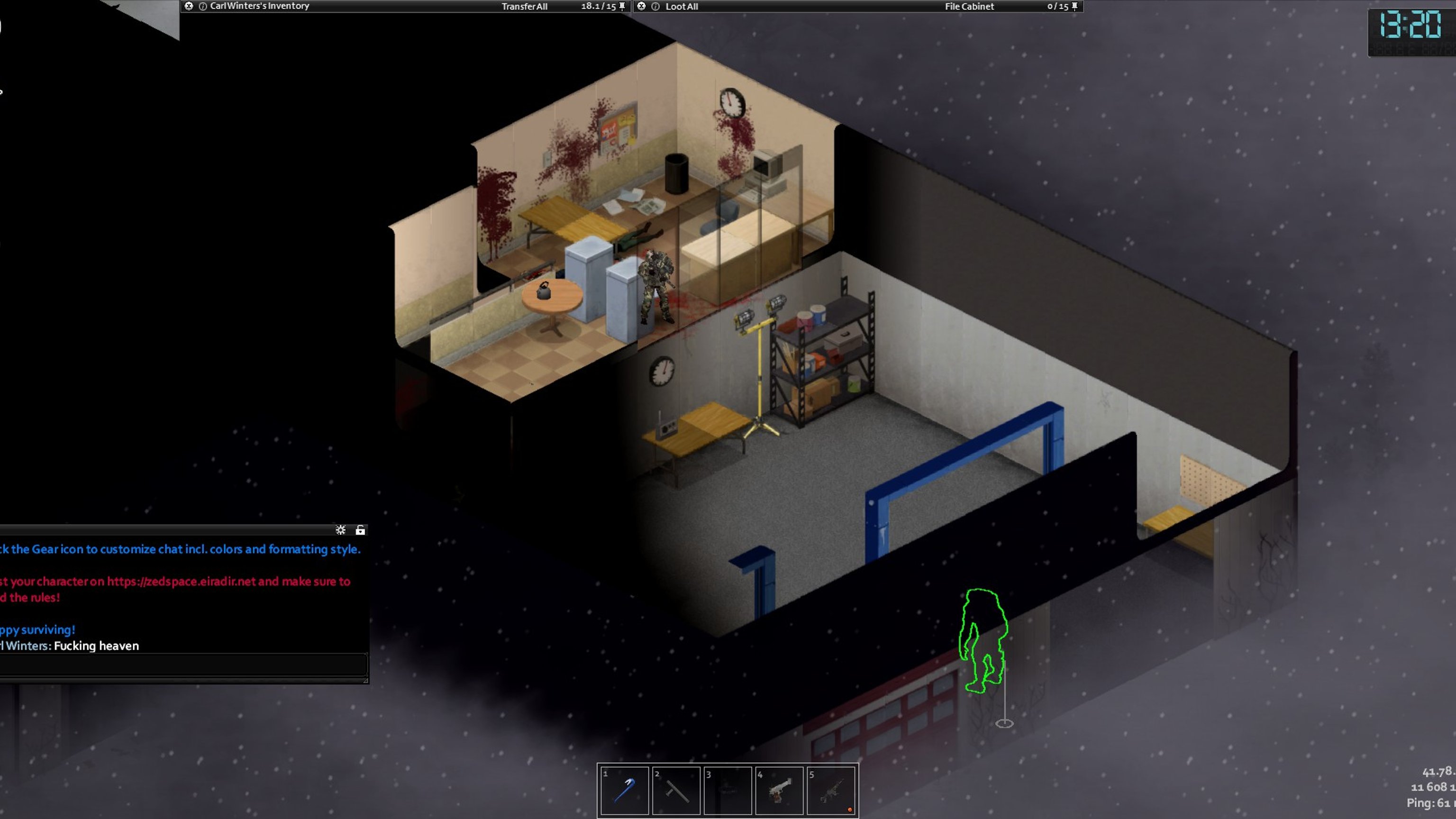Viewport: 1456px width, 819px height.
Task: Open the zedspace.eiradir.net link in chat
Action: [181, 581]
